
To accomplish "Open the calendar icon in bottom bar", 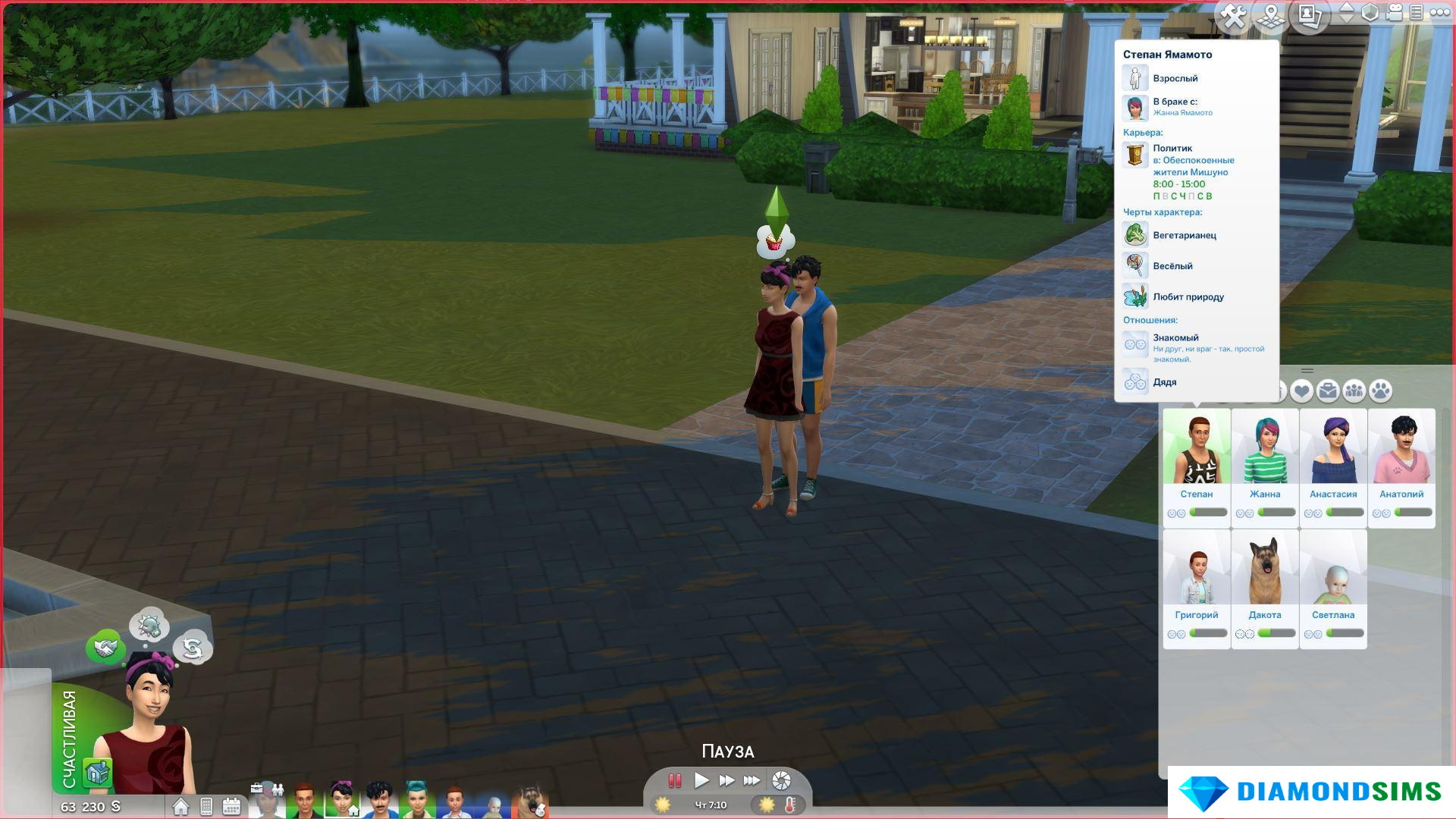I will (231, 806).
